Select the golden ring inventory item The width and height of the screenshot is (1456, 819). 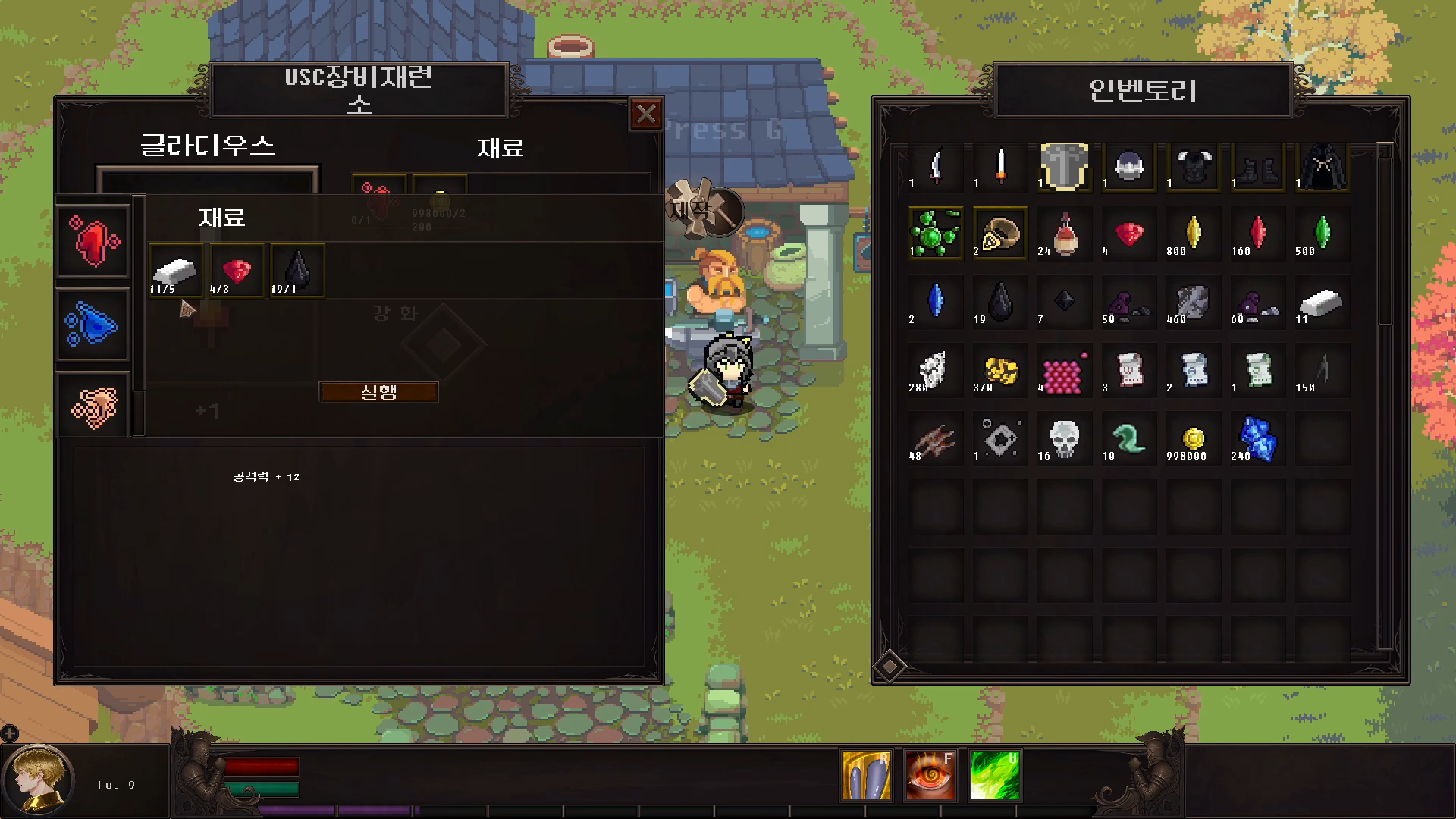click(x=999, y=234)
